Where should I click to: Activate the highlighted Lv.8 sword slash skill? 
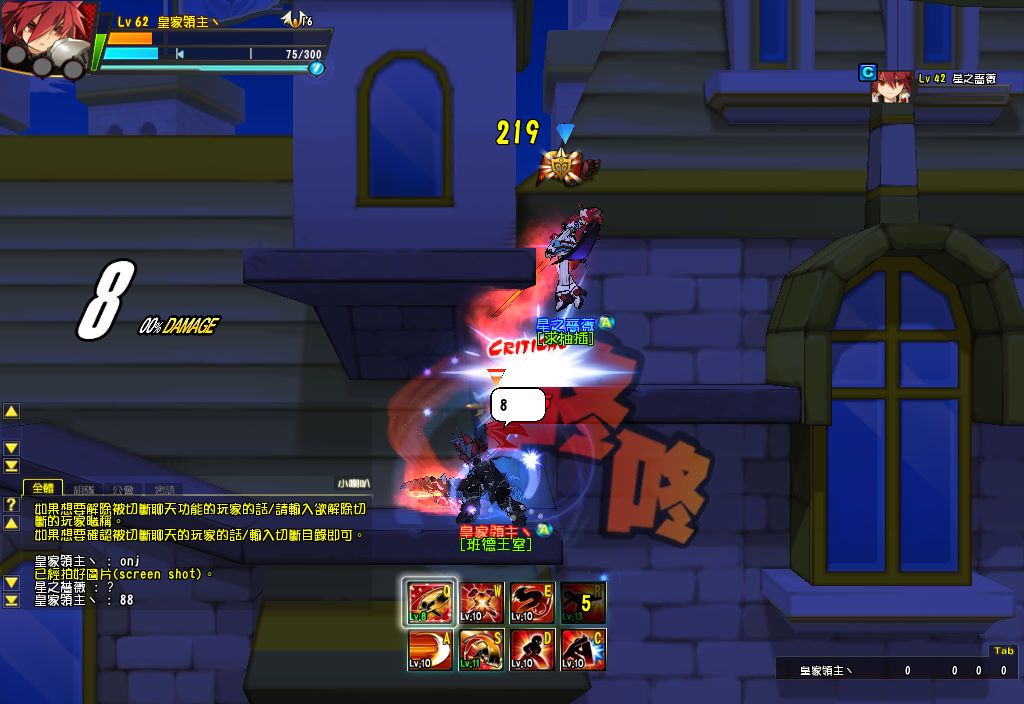tap(430, 603)
